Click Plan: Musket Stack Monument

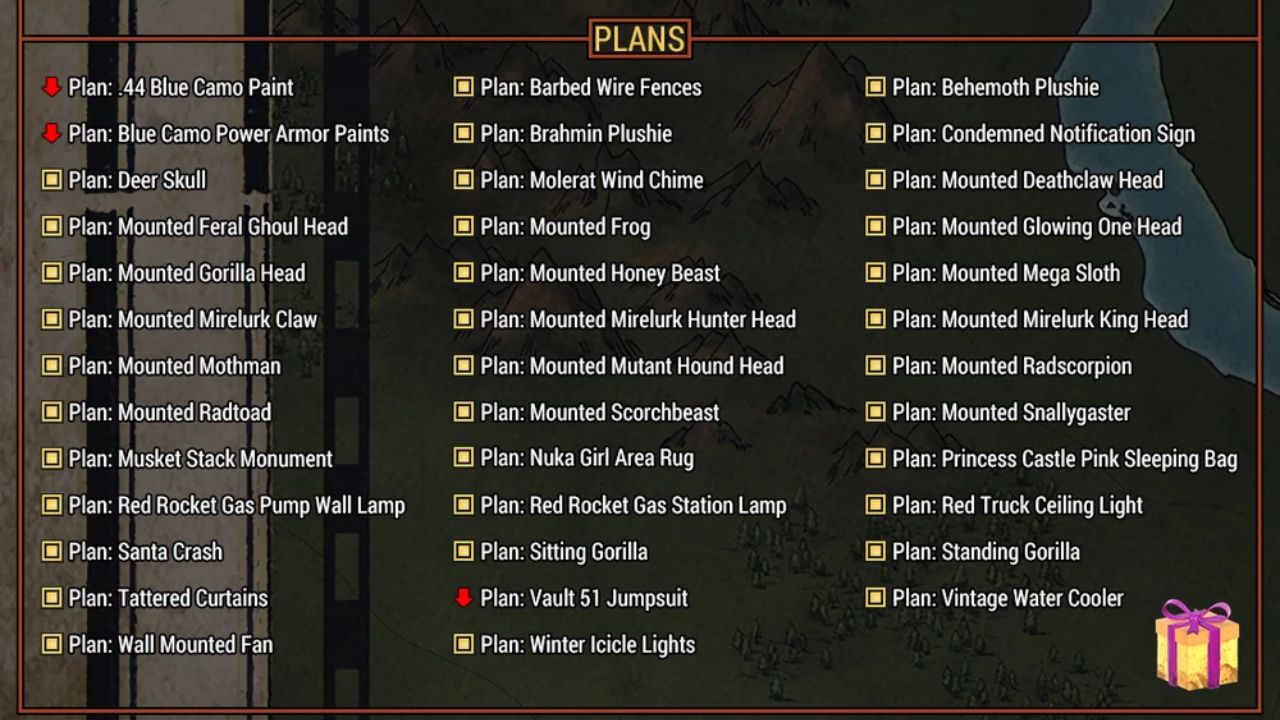click(203, 459)
